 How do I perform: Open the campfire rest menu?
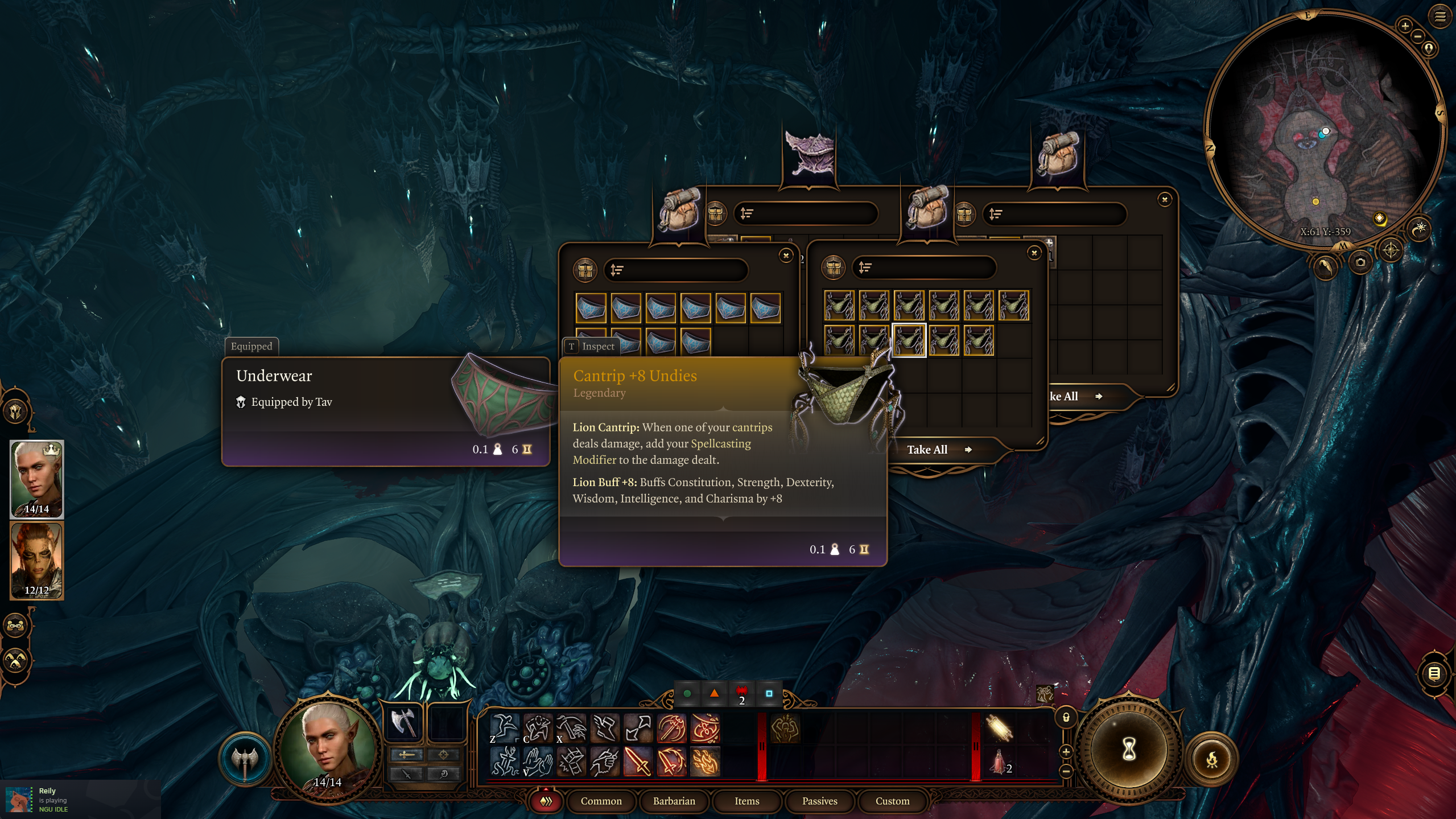click(1212, 759)
